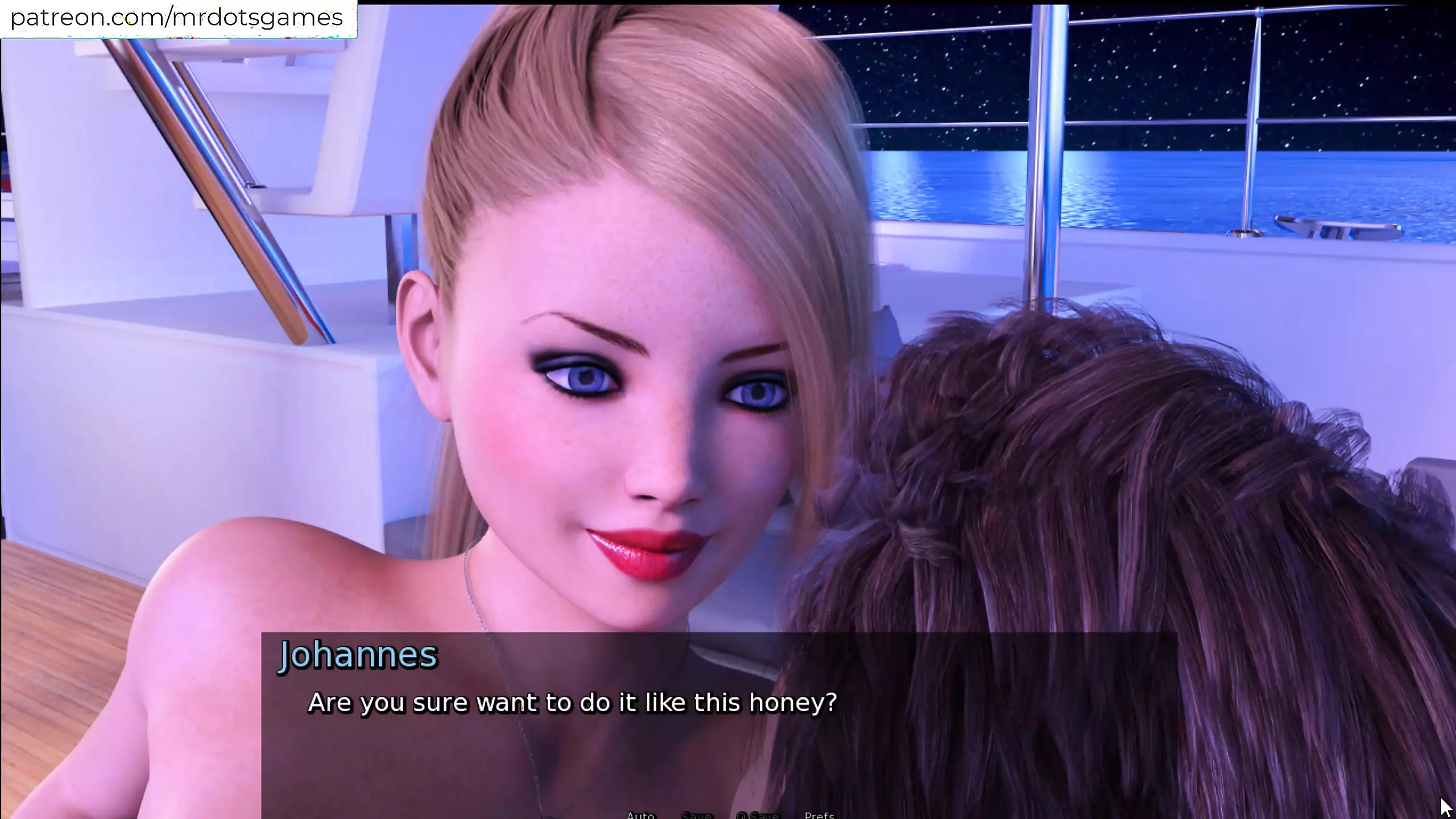Screen dimensions: 1456x819
Task: Click the Q.Save quick save button
Action: pos(757,815)
